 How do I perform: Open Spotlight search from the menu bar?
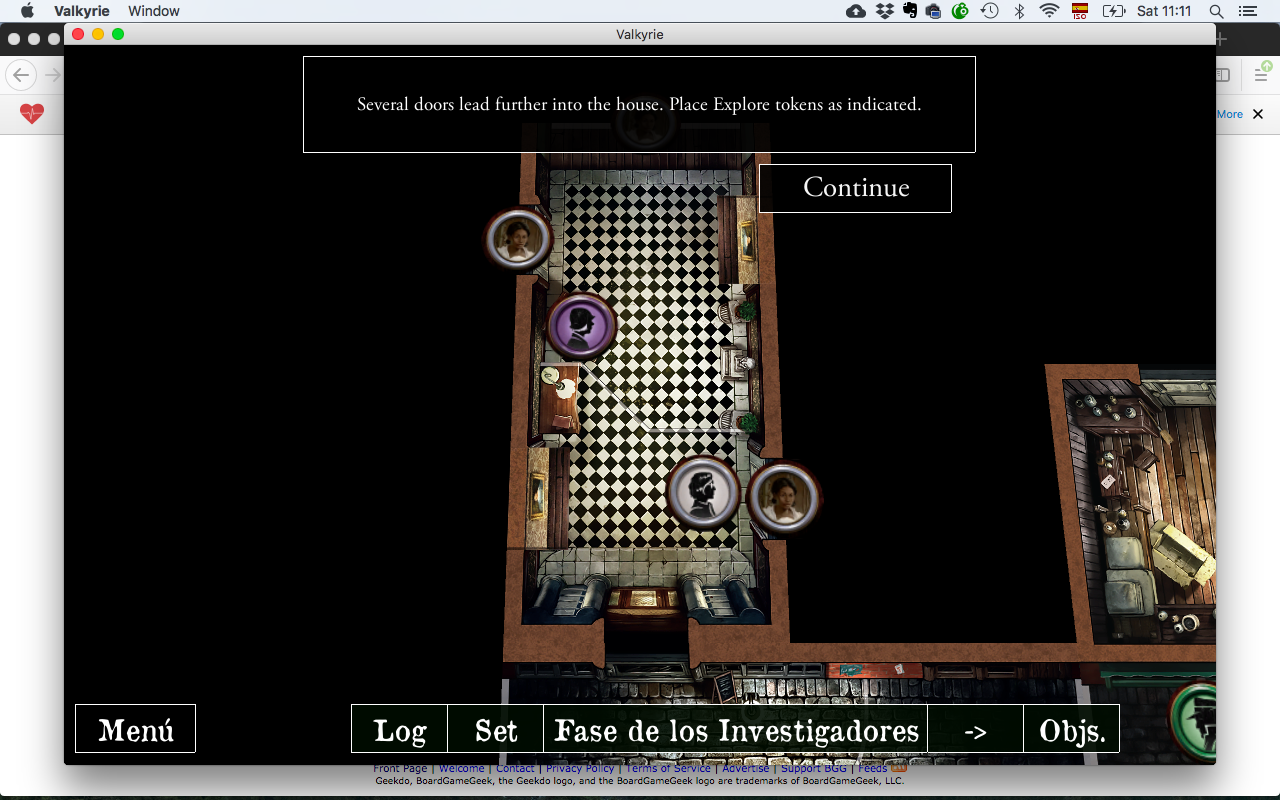point(1216,11)
